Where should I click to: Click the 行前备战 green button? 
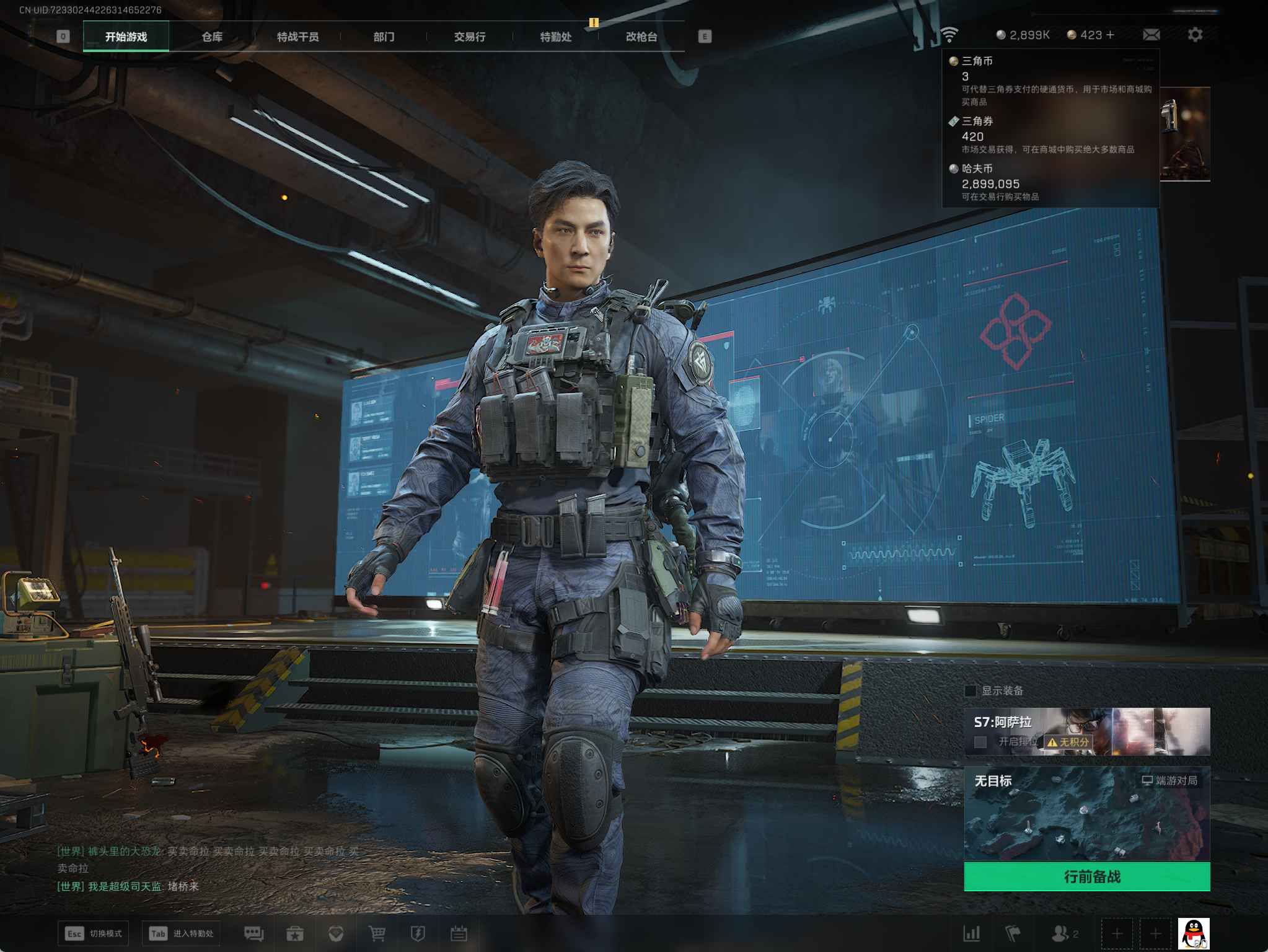[x=1086, y=876]
